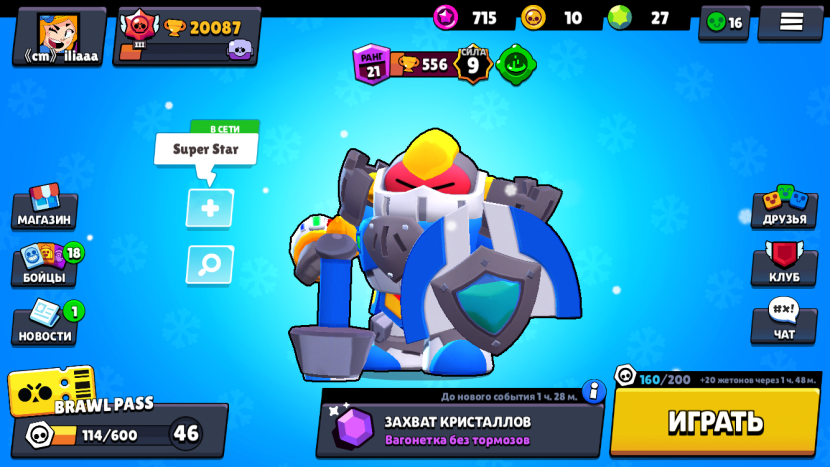Search for a team with the magnifier button
The width and height of the screenshot is (830, 467).
pos(210,265)
